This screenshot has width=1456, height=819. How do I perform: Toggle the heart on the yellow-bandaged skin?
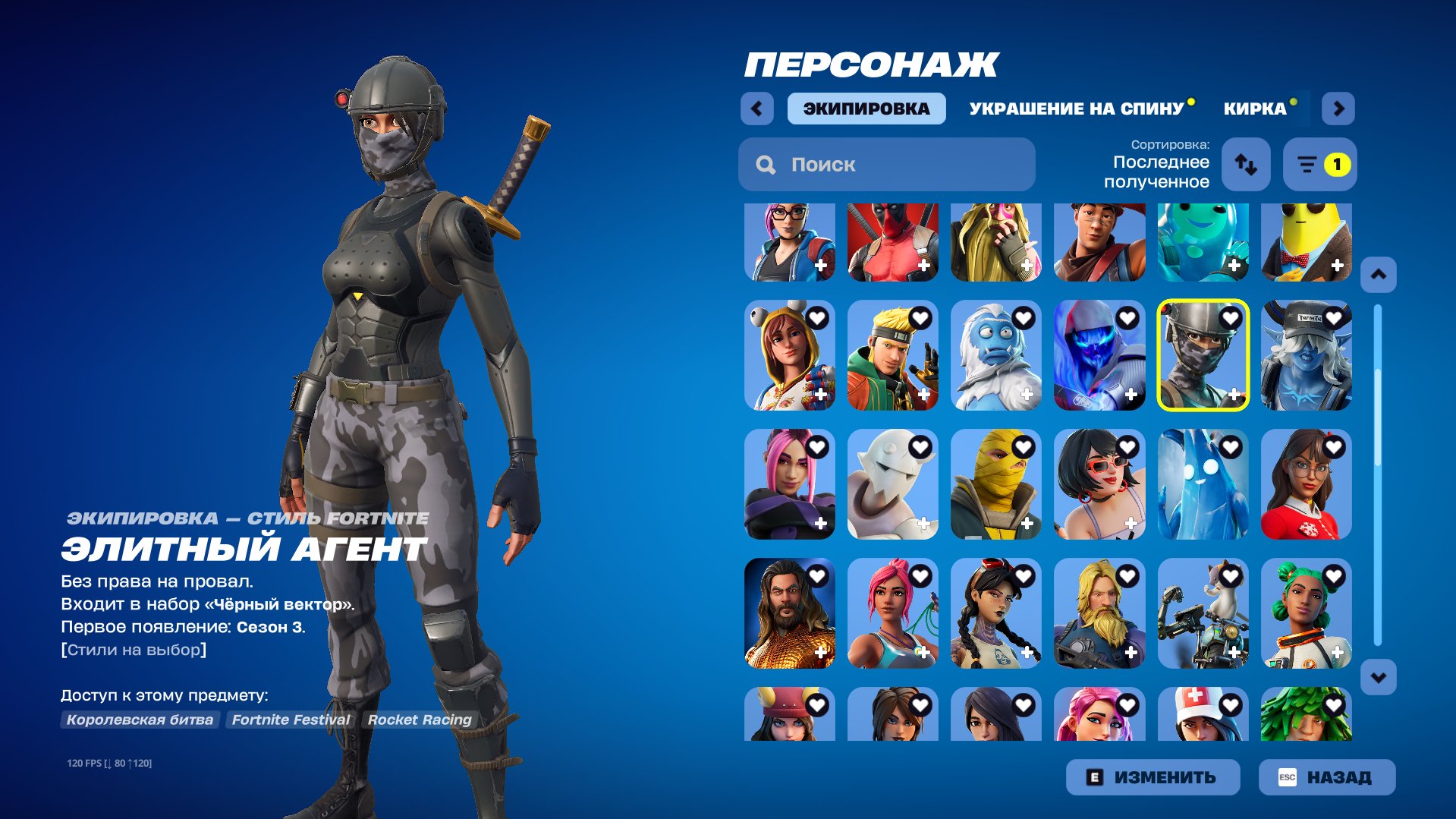coord(1025,446)
